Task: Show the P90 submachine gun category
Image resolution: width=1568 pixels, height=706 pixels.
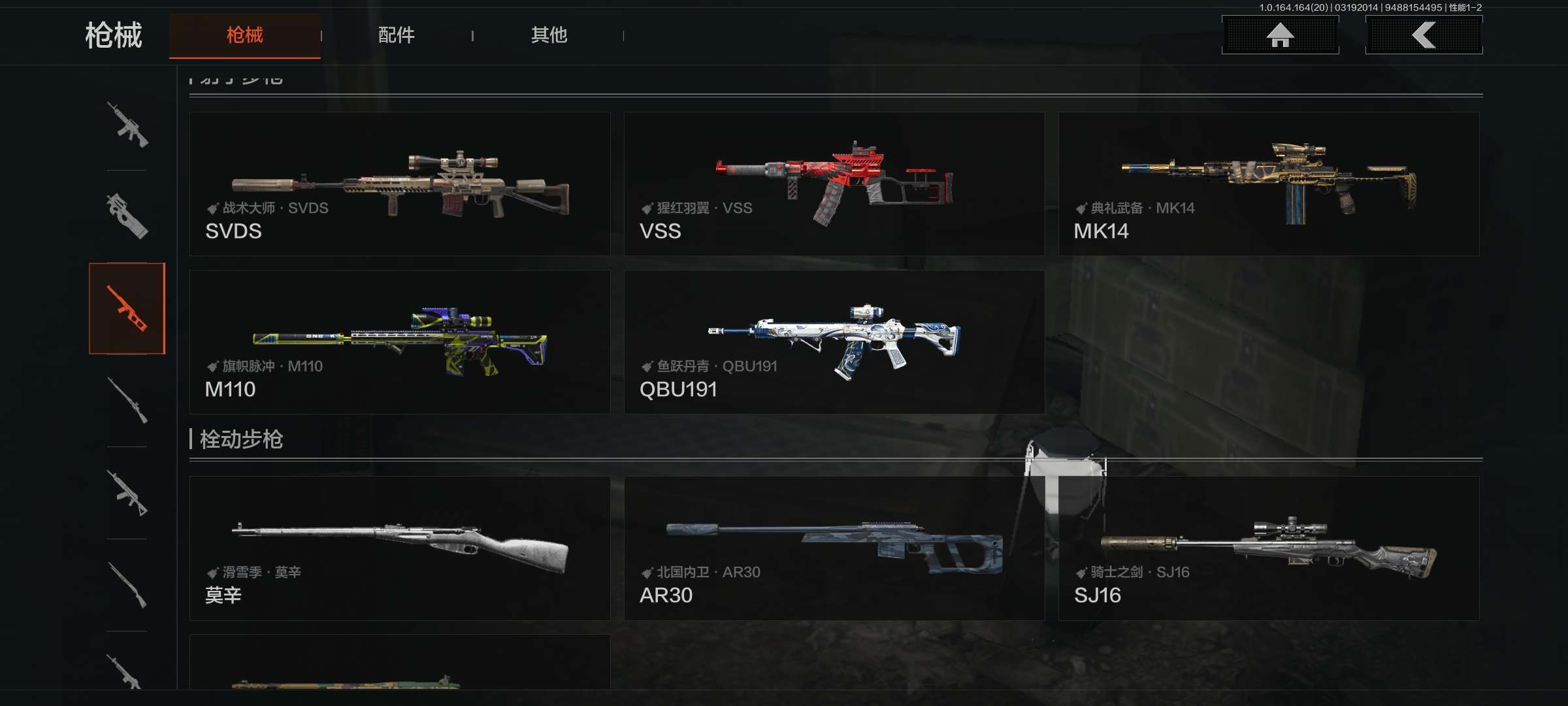Action: coord(127,216)
